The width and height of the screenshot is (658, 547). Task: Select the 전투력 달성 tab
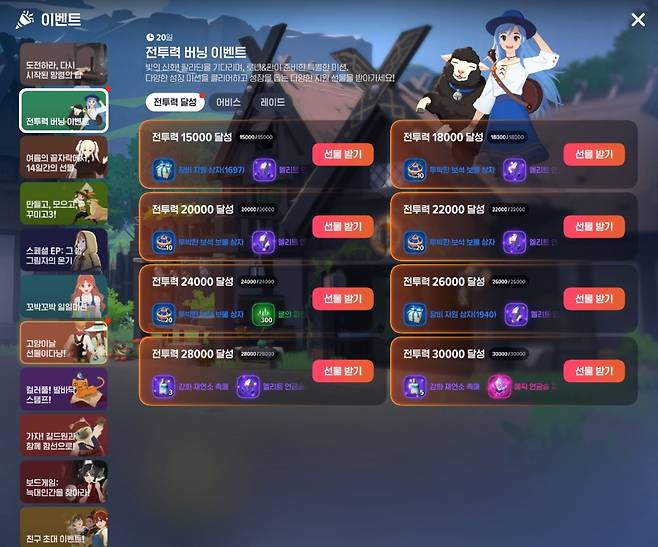point(174,102)
